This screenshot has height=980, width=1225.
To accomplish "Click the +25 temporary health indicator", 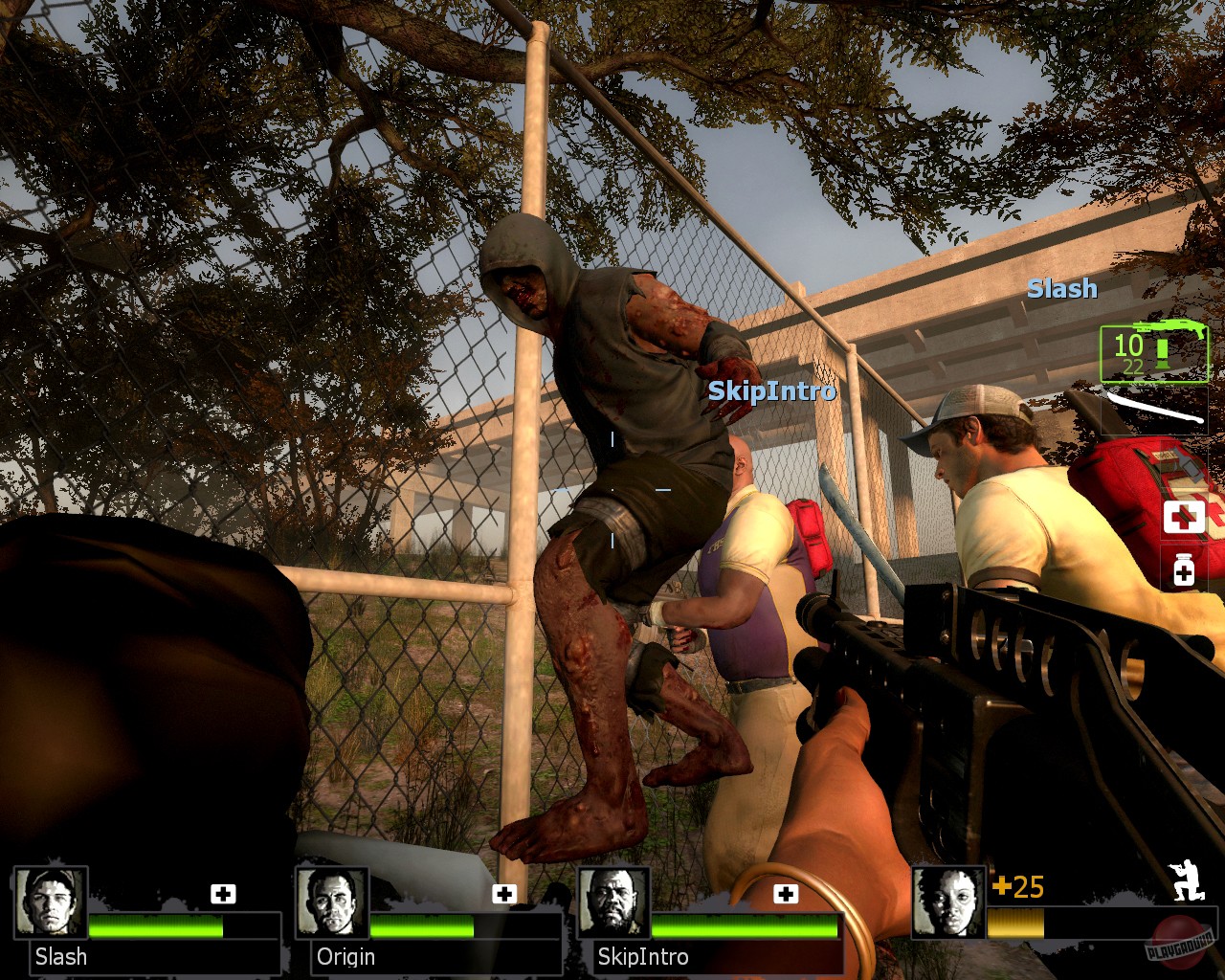I will coord(1020,888).
